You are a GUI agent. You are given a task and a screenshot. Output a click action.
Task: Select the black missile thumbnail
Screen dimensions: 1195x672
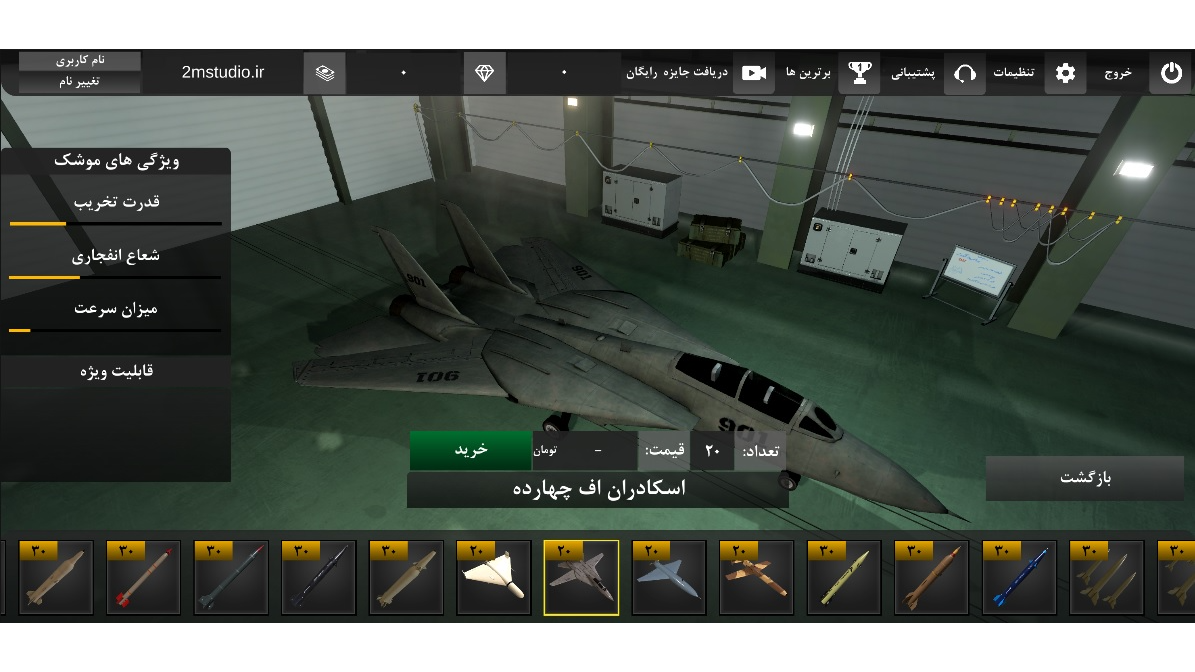tap(319, 578)
